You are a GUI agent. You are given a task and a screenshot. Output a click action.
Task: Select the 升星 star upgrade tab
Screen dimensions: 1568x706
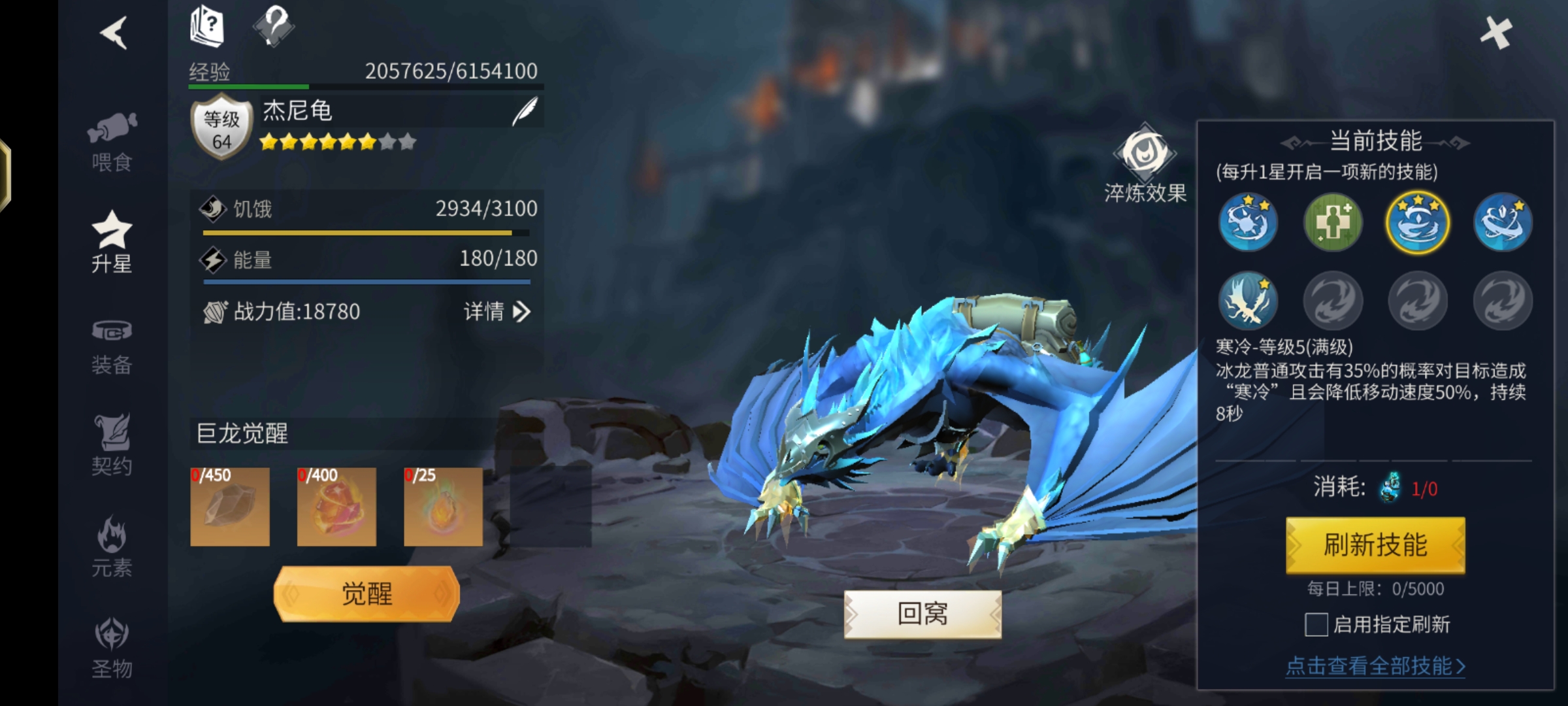click(112, 242)
